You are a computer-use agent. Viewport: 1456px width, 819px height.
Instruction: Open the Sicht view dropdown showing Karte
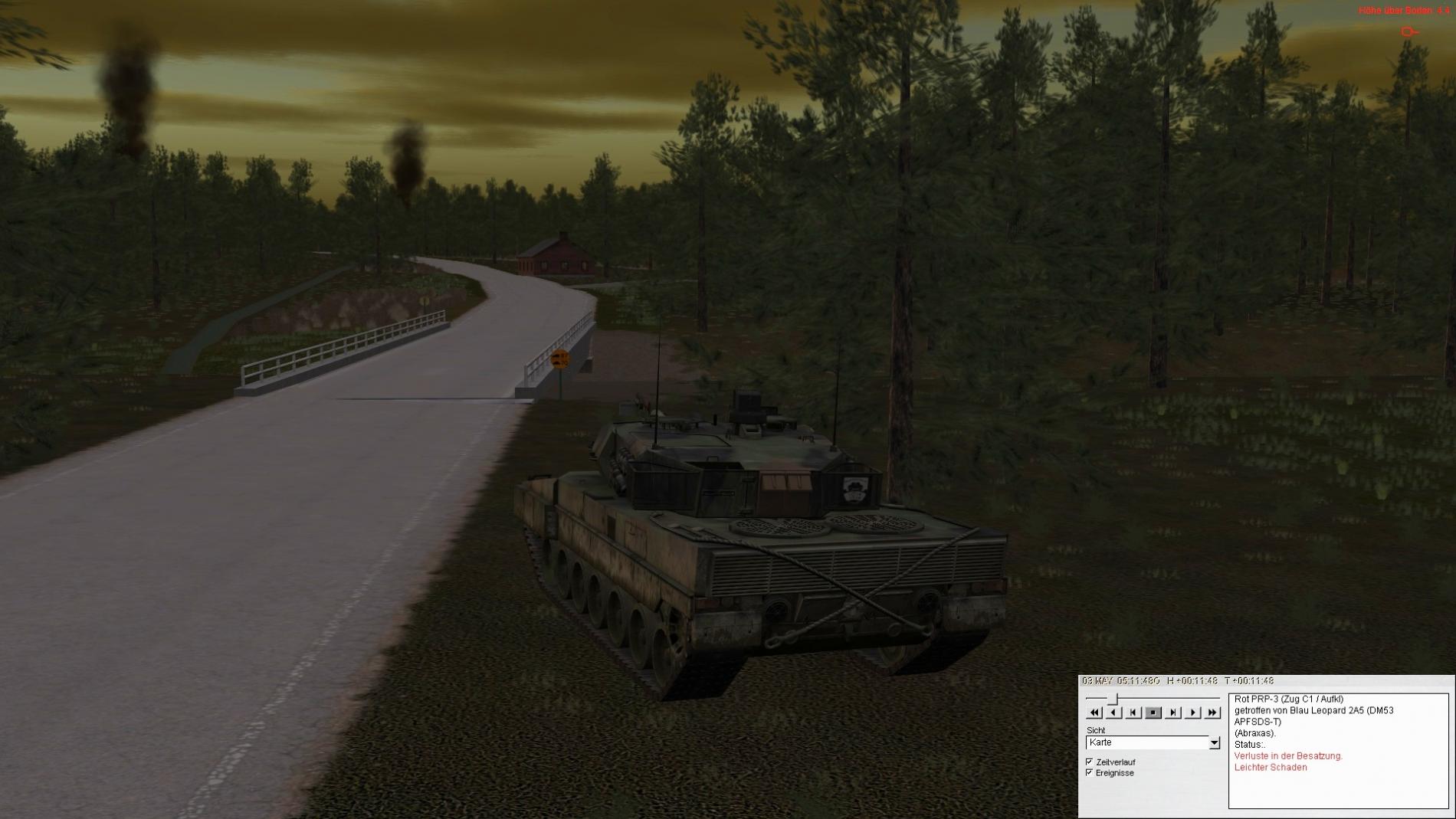pos(1214,742)
